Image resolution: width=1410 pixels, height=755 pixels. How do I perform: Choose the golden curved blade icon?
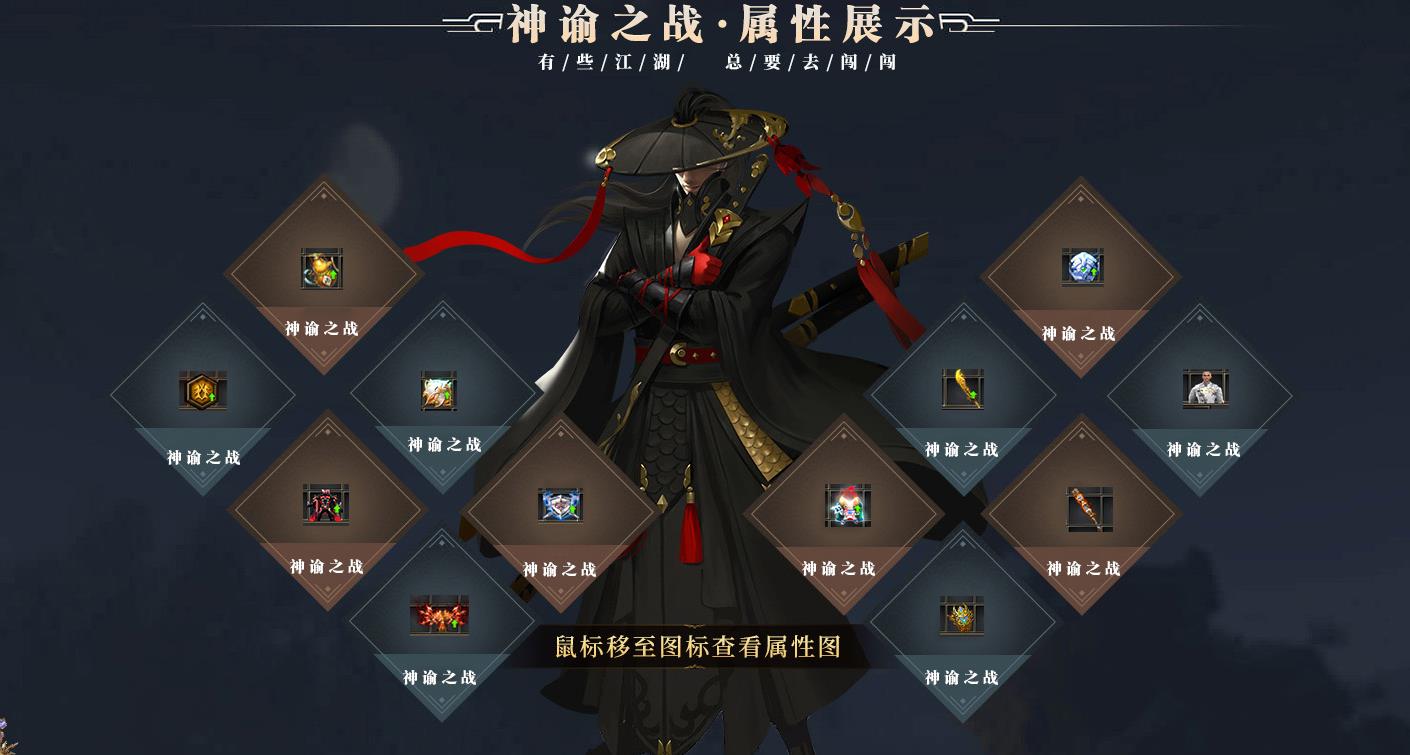[x=962, y=389]
